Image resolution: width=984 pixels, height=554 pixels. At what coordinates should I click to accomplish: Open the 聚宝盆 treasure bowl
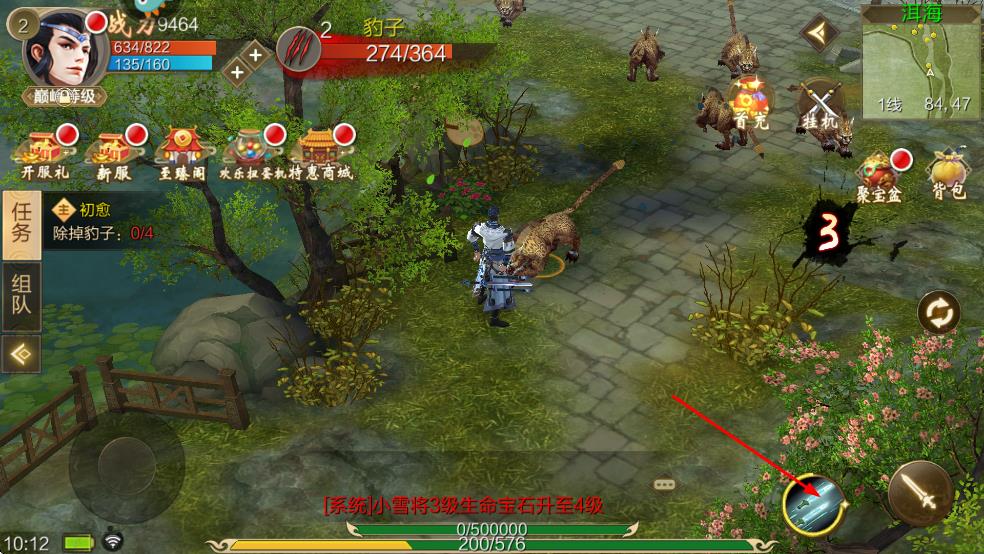coord(880,176)
